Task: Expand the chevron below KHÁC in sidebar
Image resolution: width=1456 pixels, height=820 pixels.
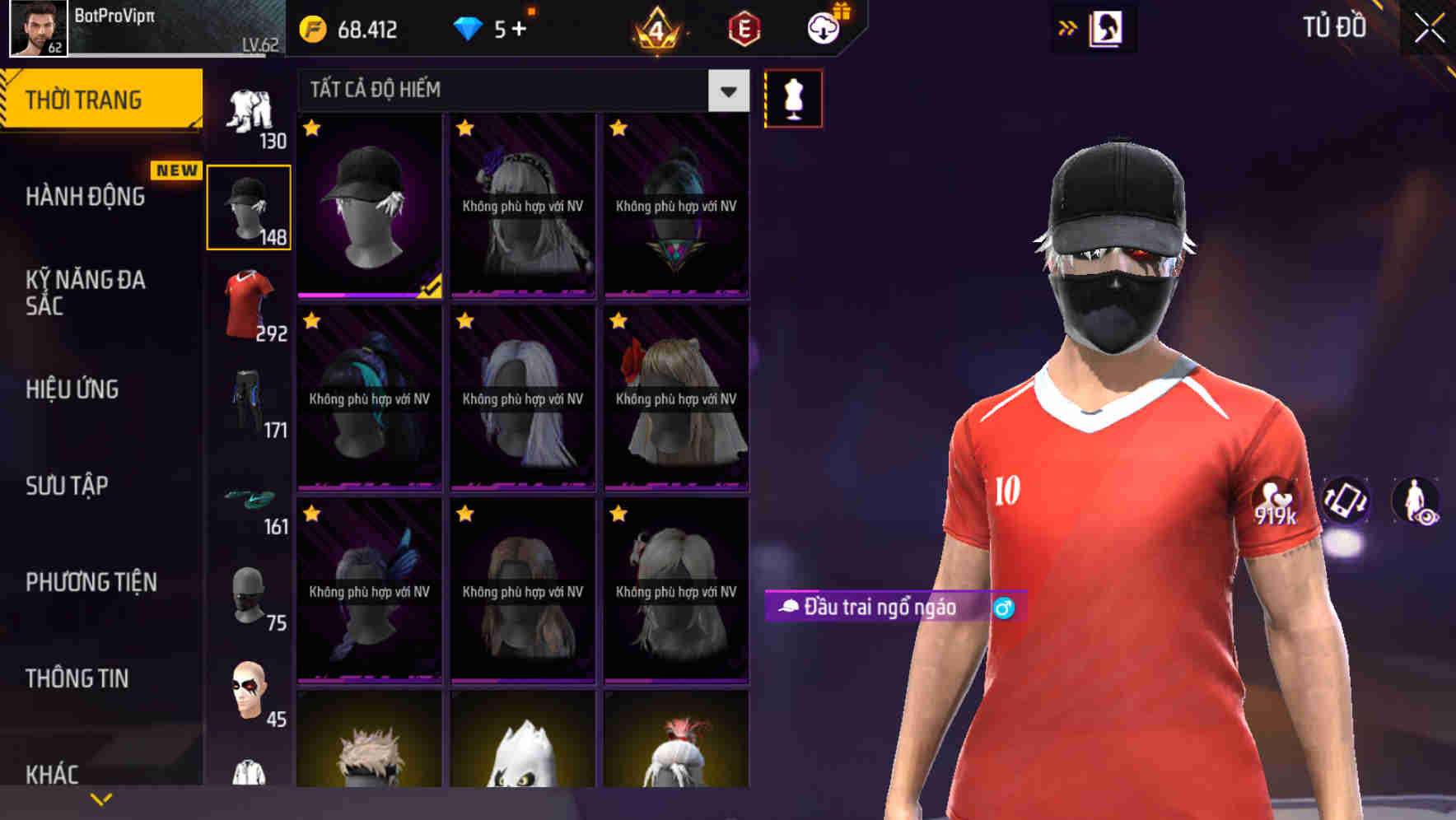Action: tap(100, 799)
